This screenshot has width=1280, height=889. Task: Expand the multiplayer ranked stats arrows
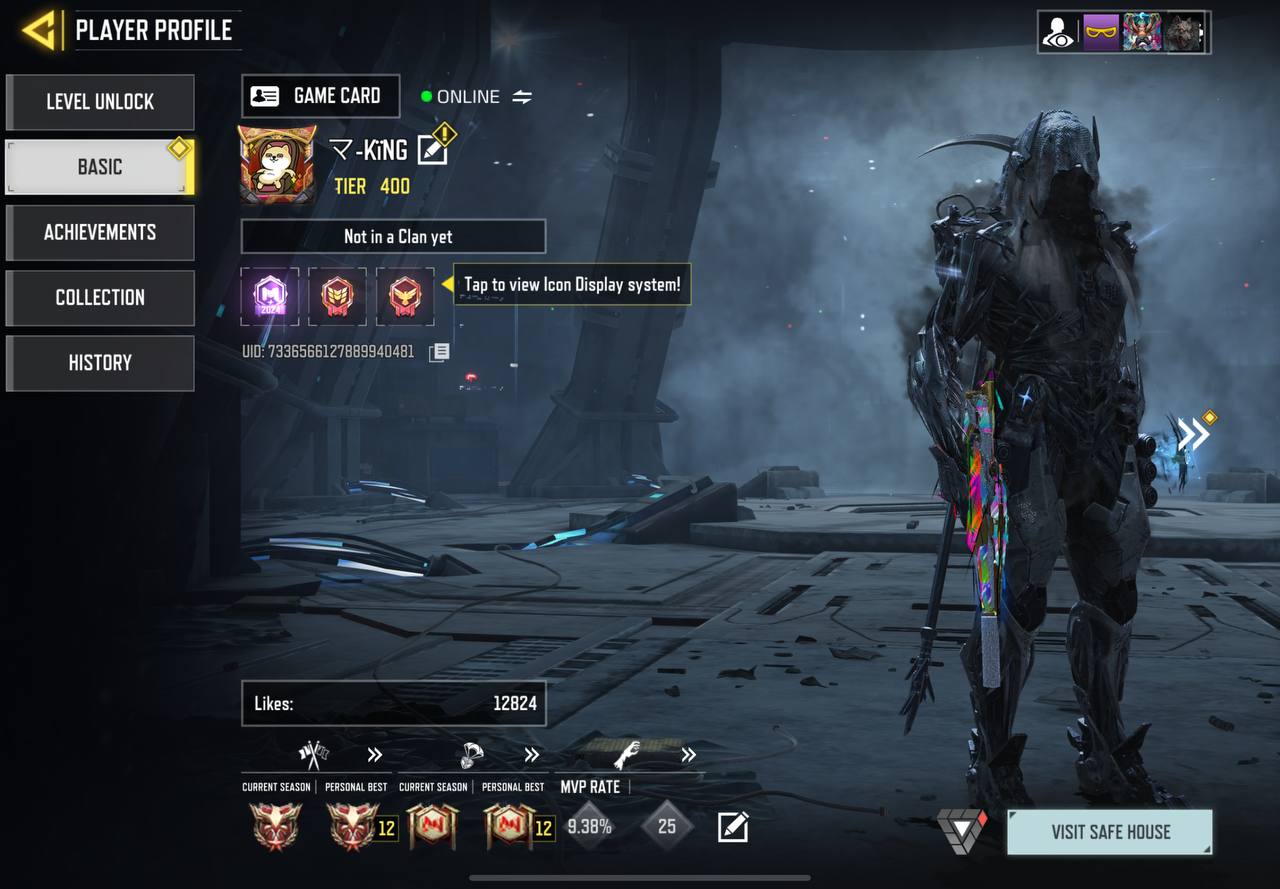(375, 755)
